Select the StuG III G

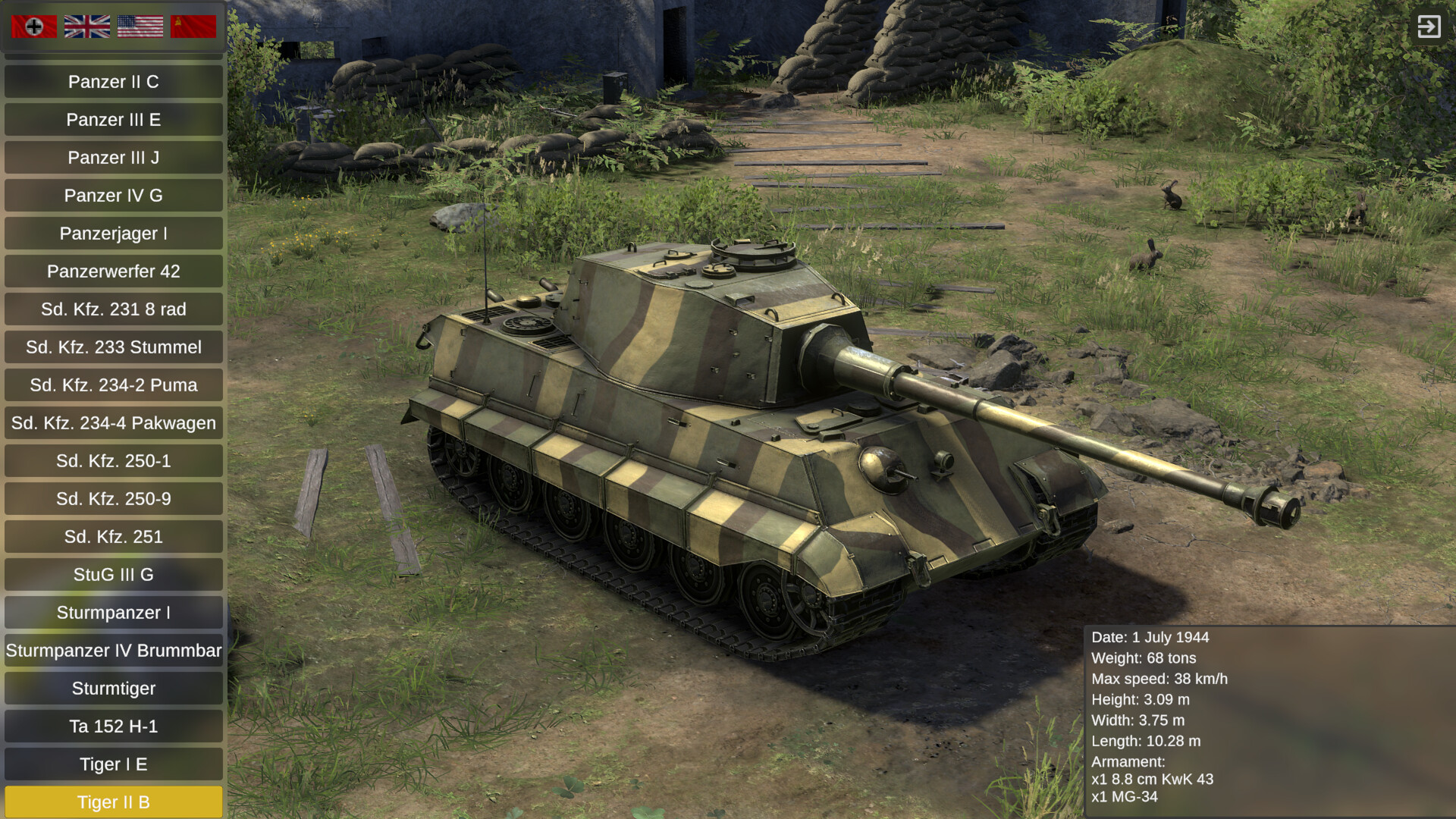coord(113,574)
